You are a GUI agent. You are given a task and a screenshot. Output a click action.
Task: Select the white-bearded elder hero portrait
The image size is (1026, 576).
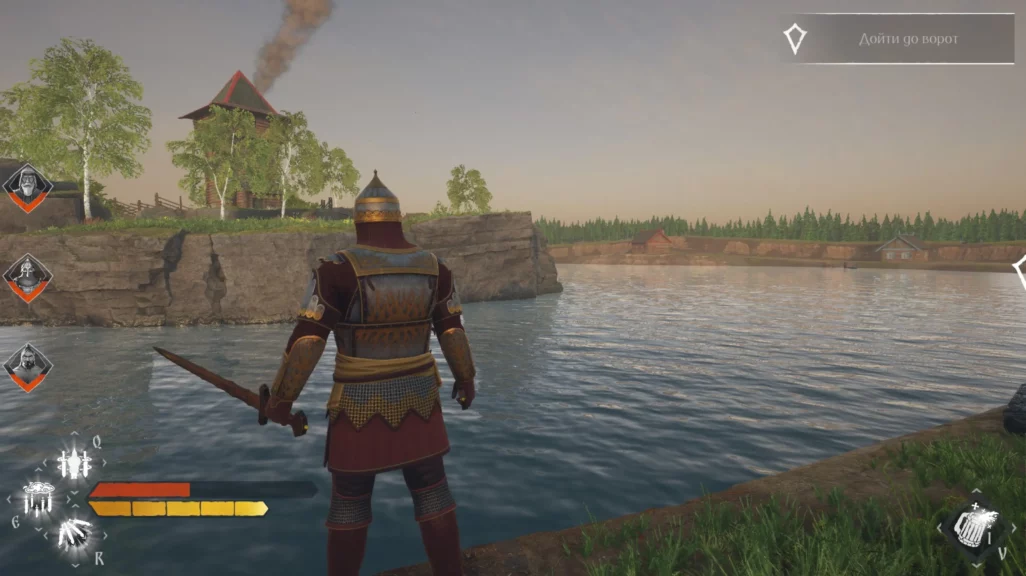point(27,186)
